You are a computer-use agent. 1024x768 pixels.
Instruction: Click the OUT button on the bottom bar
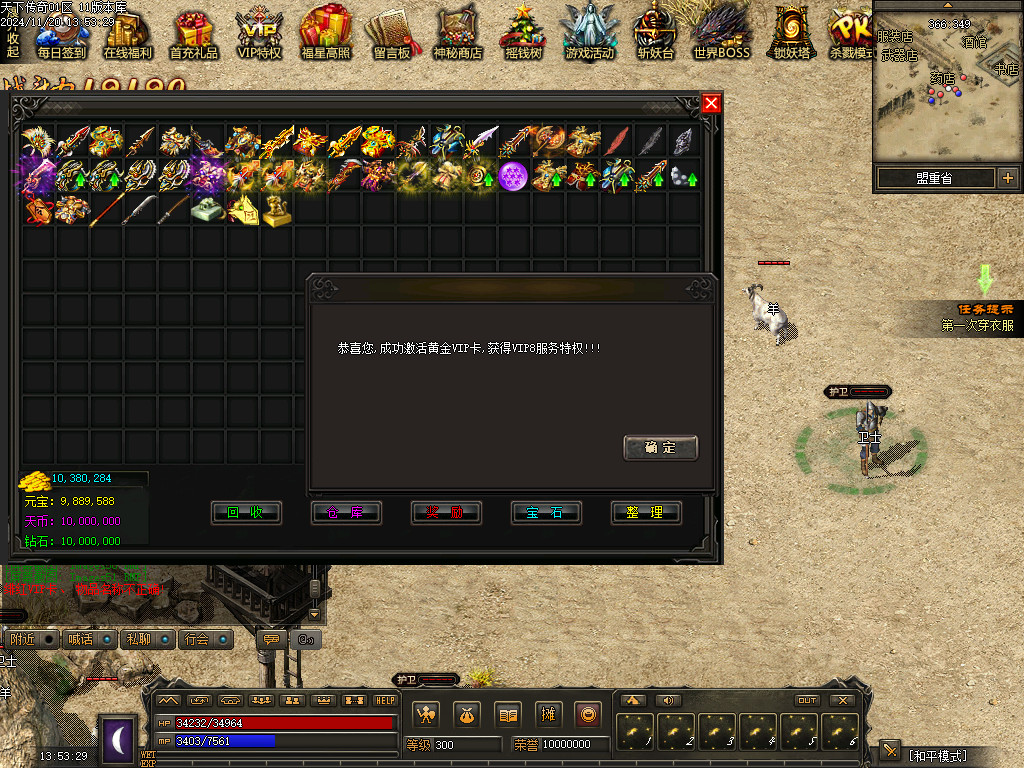point(807,701)
